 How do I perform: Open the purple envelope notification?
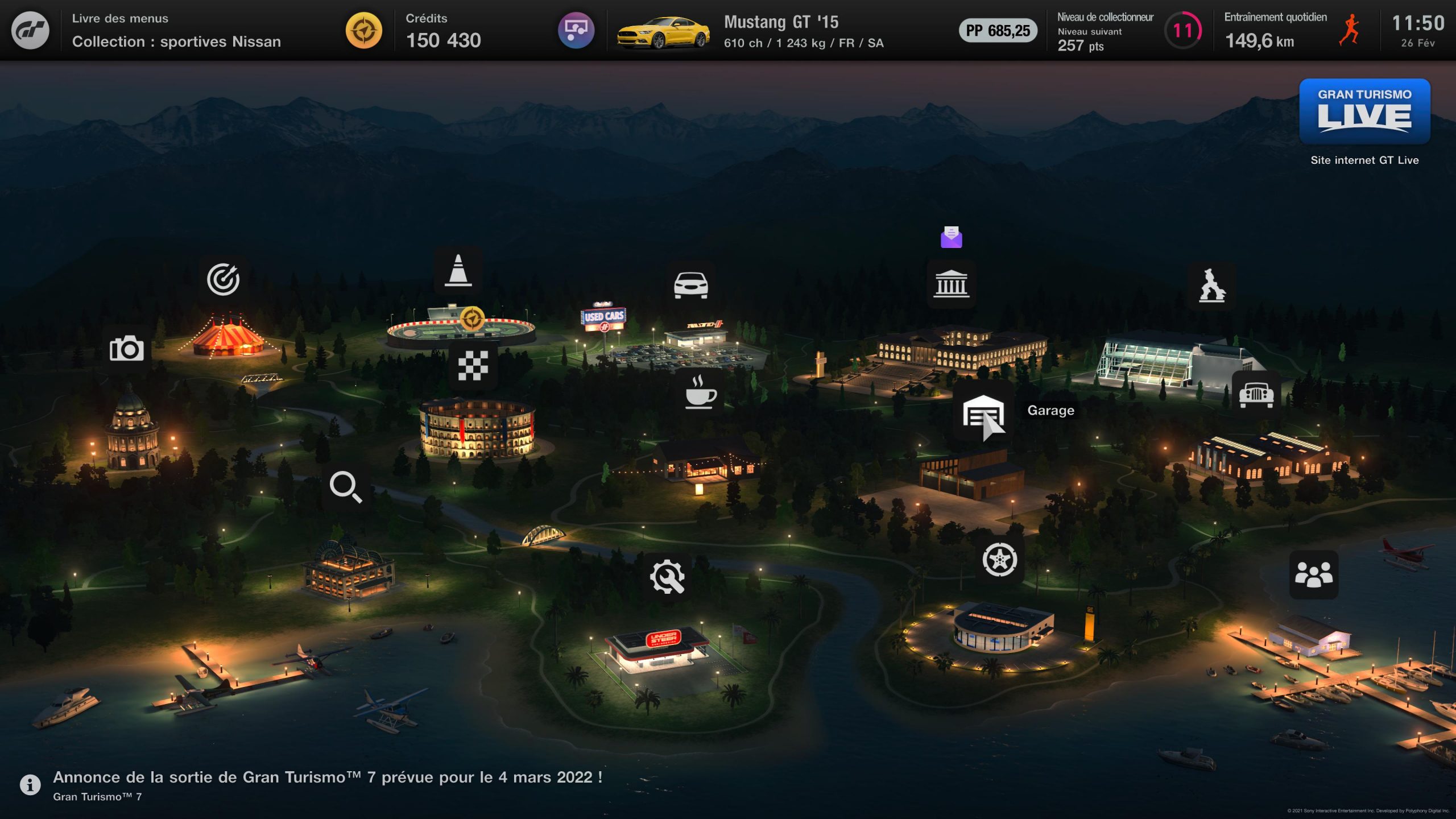pyautogui.click(x=951, y=237)
